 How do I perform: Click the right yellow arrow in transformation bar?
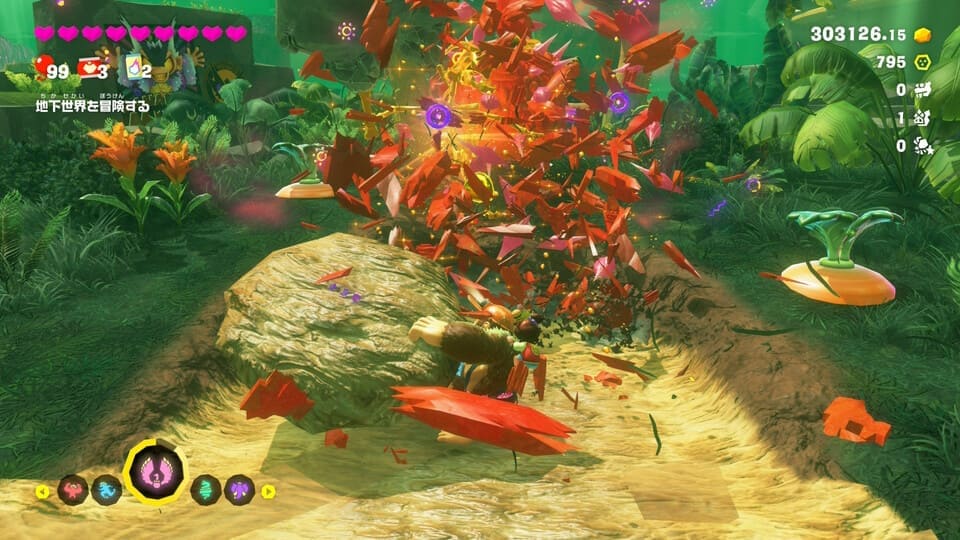[x=268, y=491]
